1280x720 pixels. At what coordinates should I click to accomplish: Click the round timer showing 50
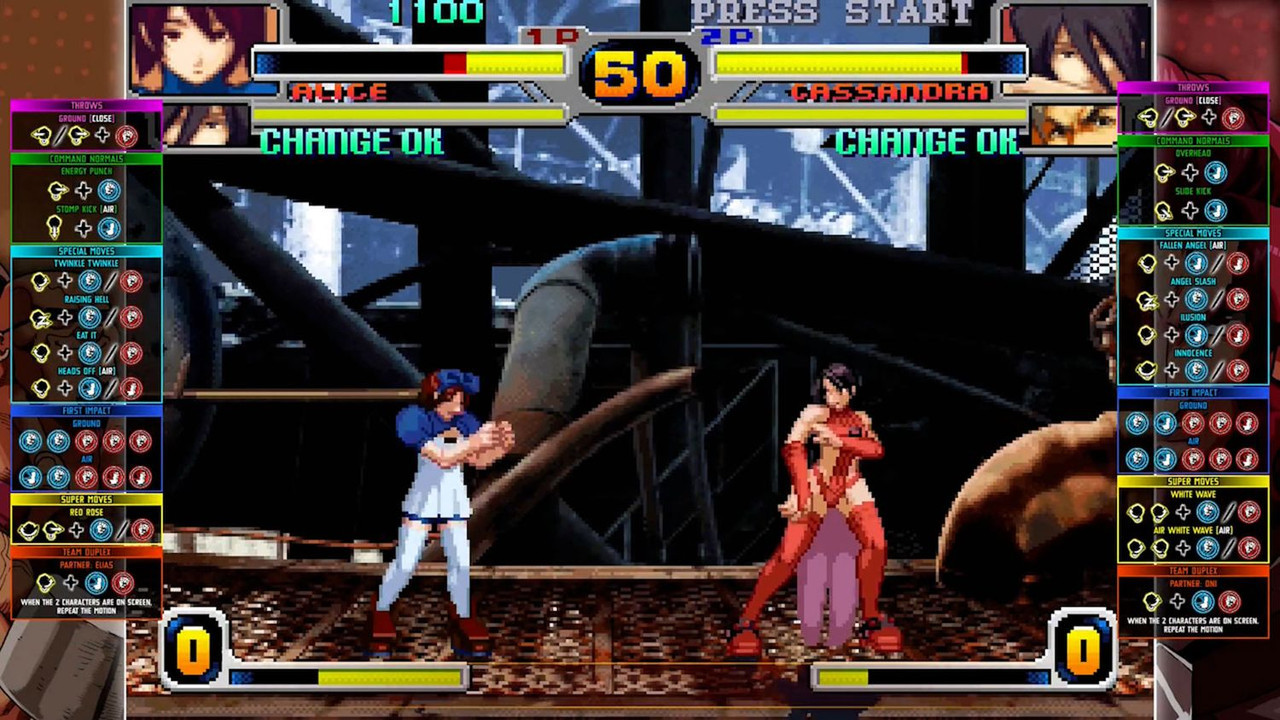point(640,70)
